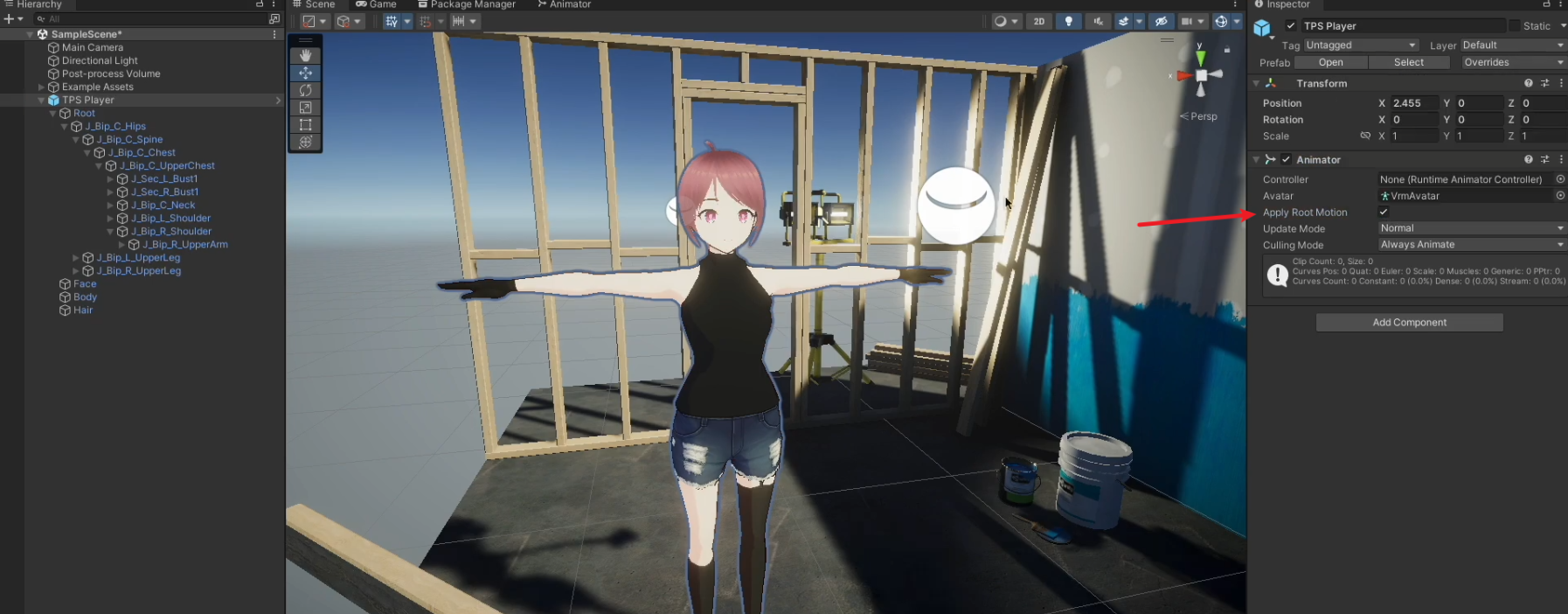Choose the hand tool in scene toolbar

click(305, 55)
